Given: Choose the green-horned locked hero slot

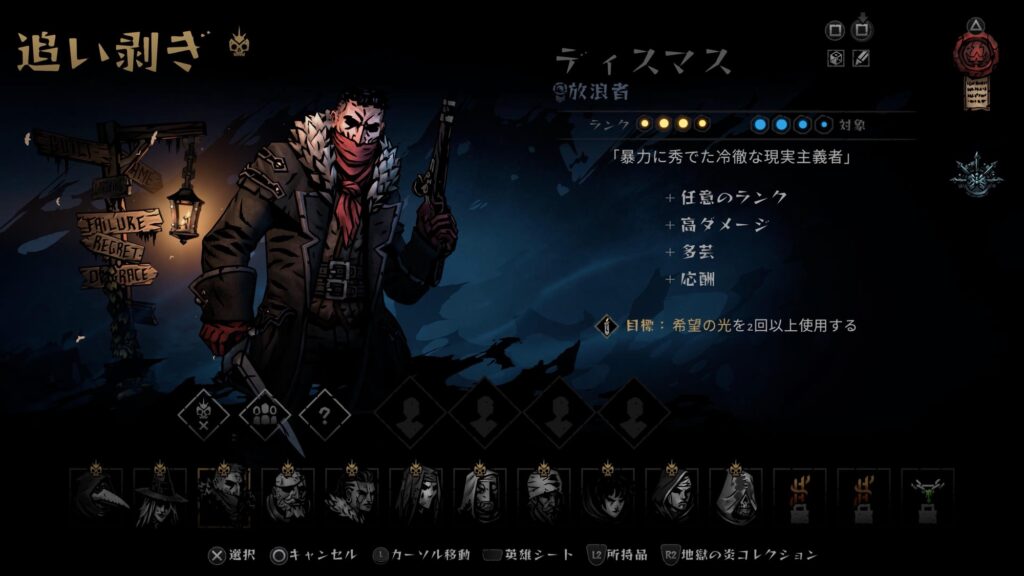Looking at the screenshot, I should point(929,496).
